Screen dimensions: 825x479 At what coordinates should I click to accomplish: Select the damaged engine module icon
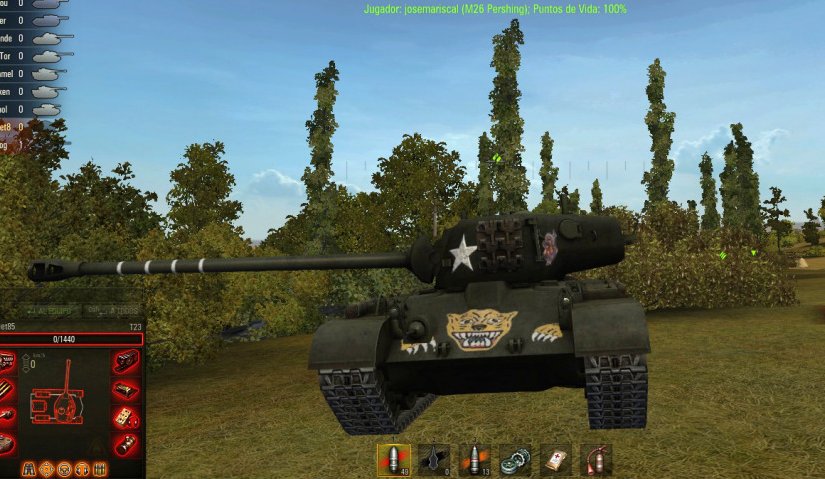pyautogui.click(x=125, y=363)
